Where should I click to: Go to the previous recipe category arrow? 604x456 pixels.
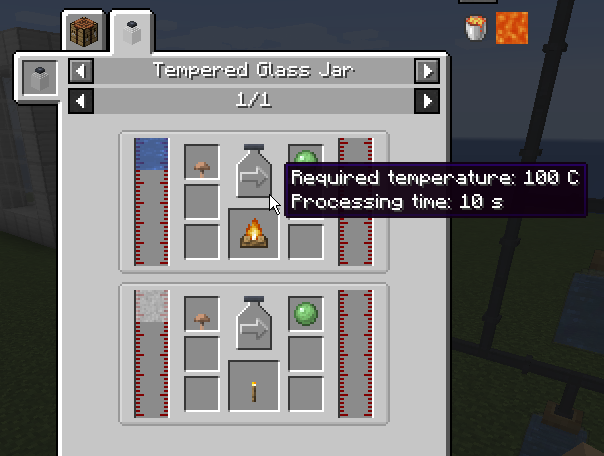81,71
